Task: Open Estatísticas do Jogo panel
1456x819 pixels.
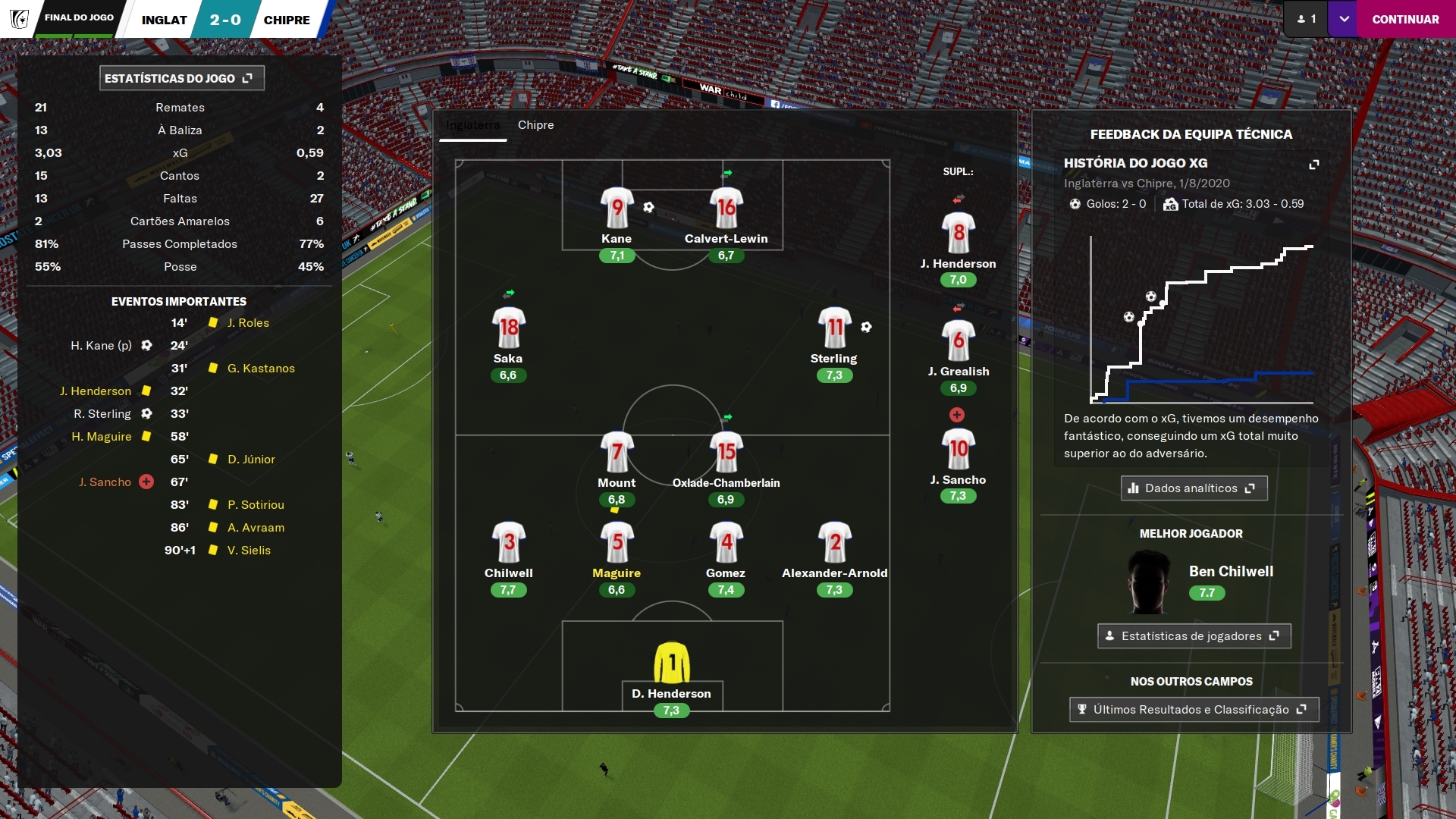Action: tap(181, 78)
